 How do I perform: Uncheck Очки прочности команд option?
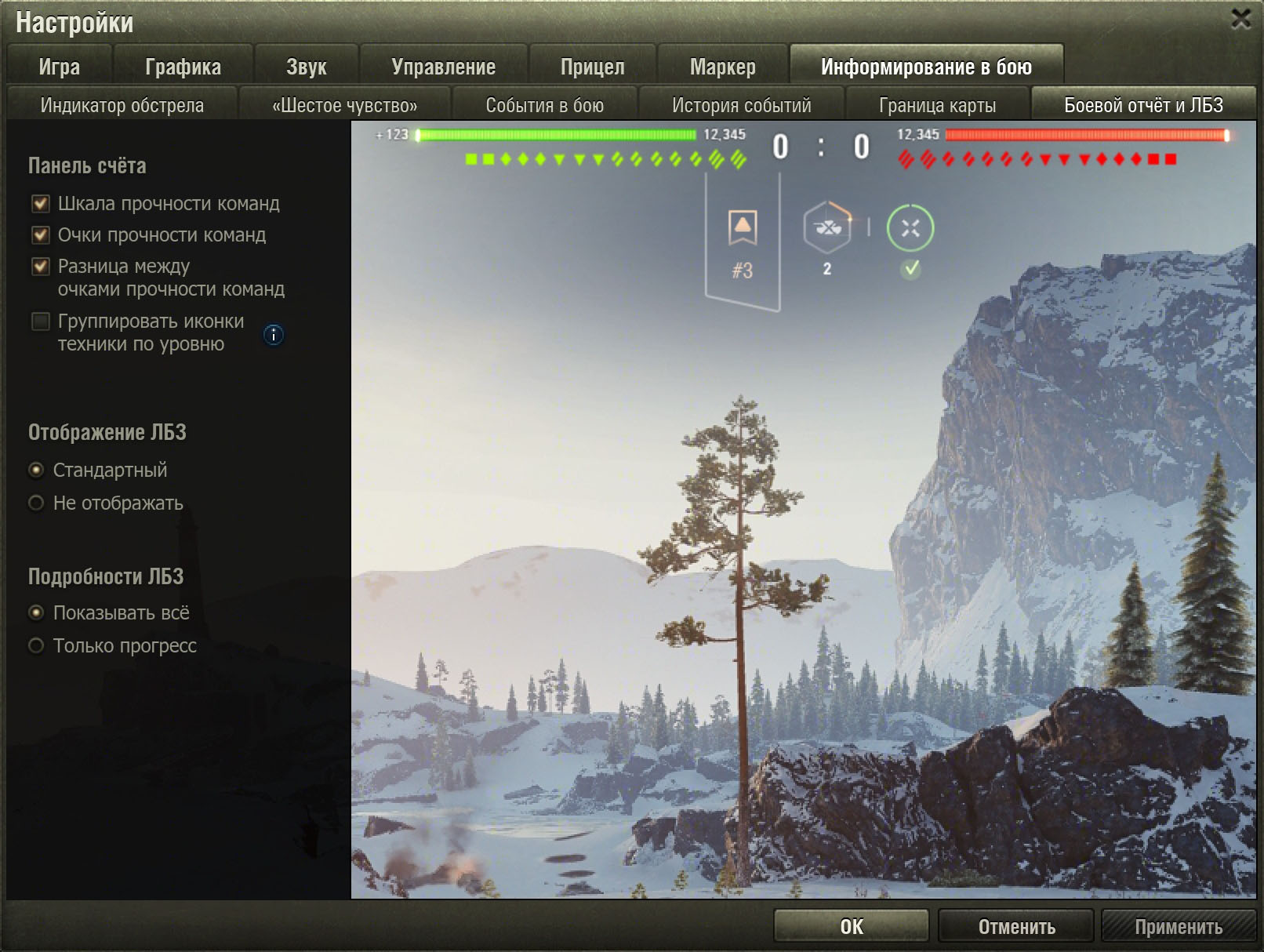point(41,235)
